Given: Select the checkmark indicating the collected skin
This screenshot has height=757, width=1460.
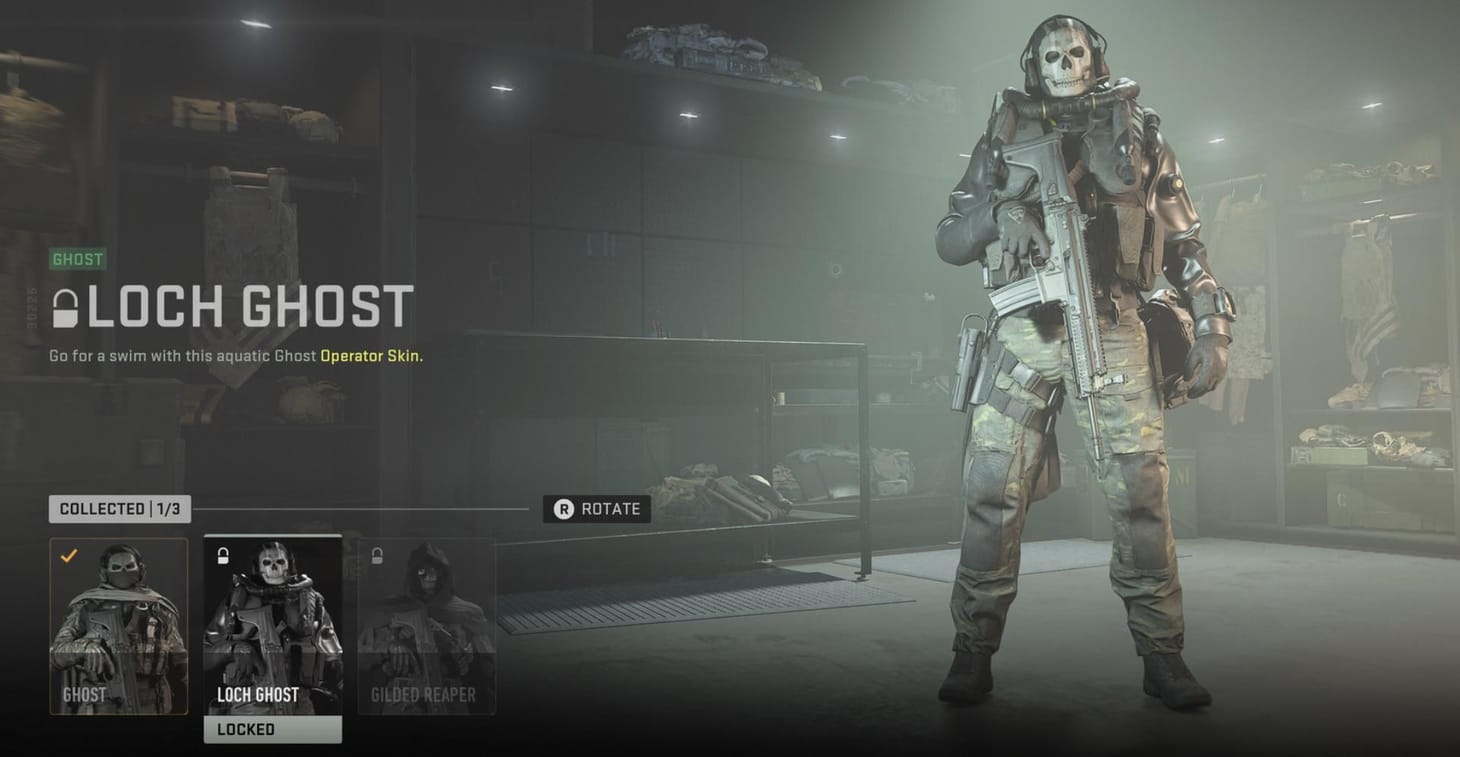Looking at the screenshot, I should pos(67,558).
